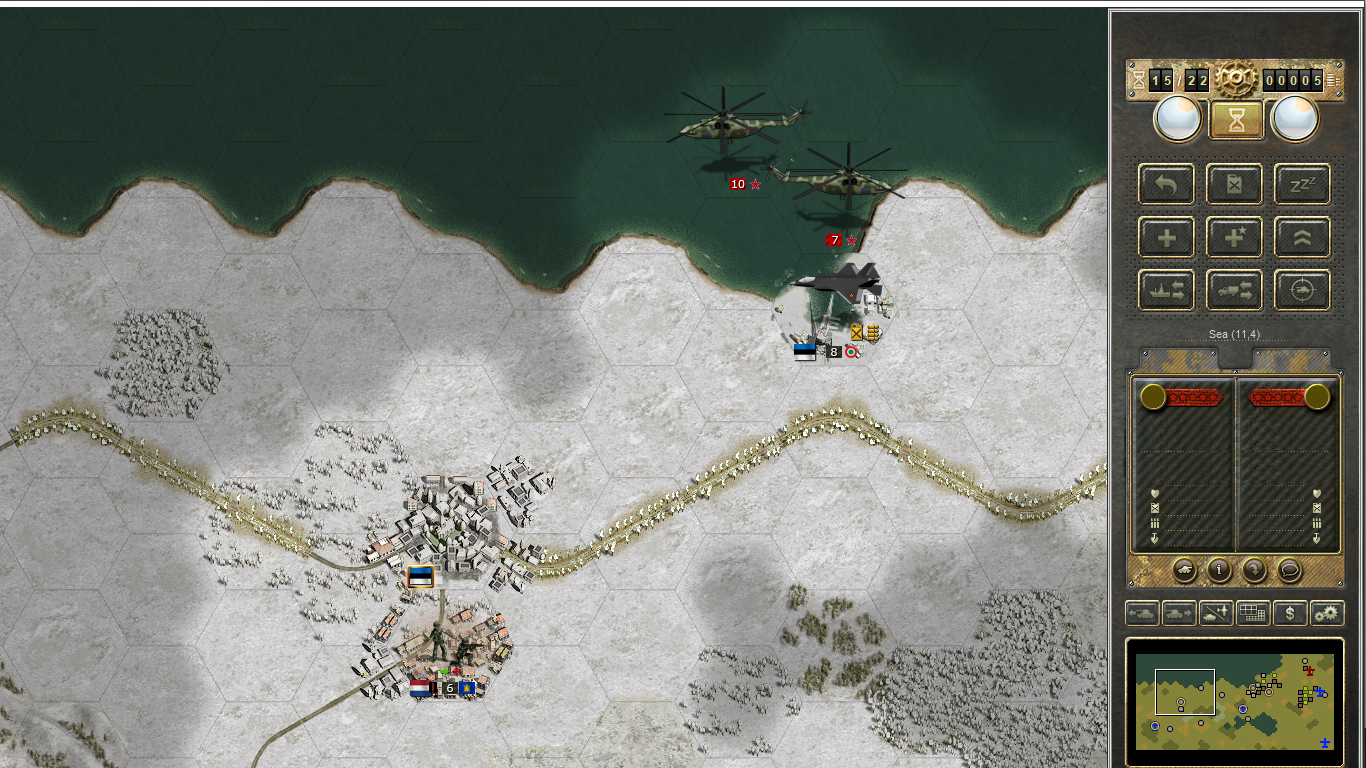This screenshot has height=768, width=1366.
Task: Click the curved arrow round button
Action: pos(1254,570)
